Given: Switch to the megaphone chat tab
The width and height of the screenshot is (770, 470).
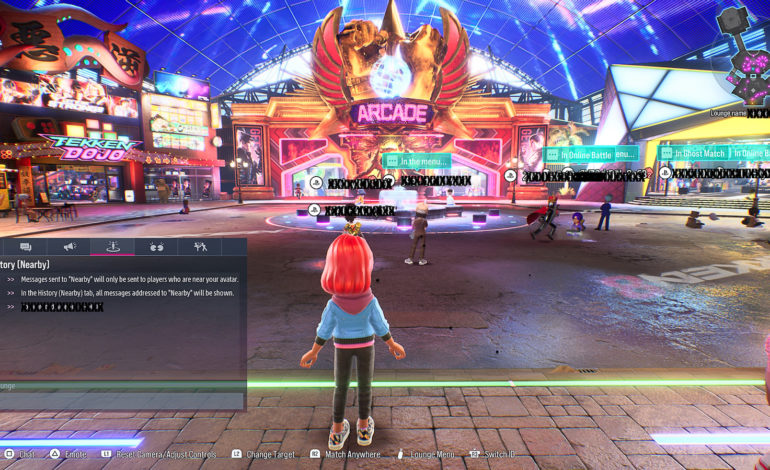Looking at the screenshot, I should [70, 246].
